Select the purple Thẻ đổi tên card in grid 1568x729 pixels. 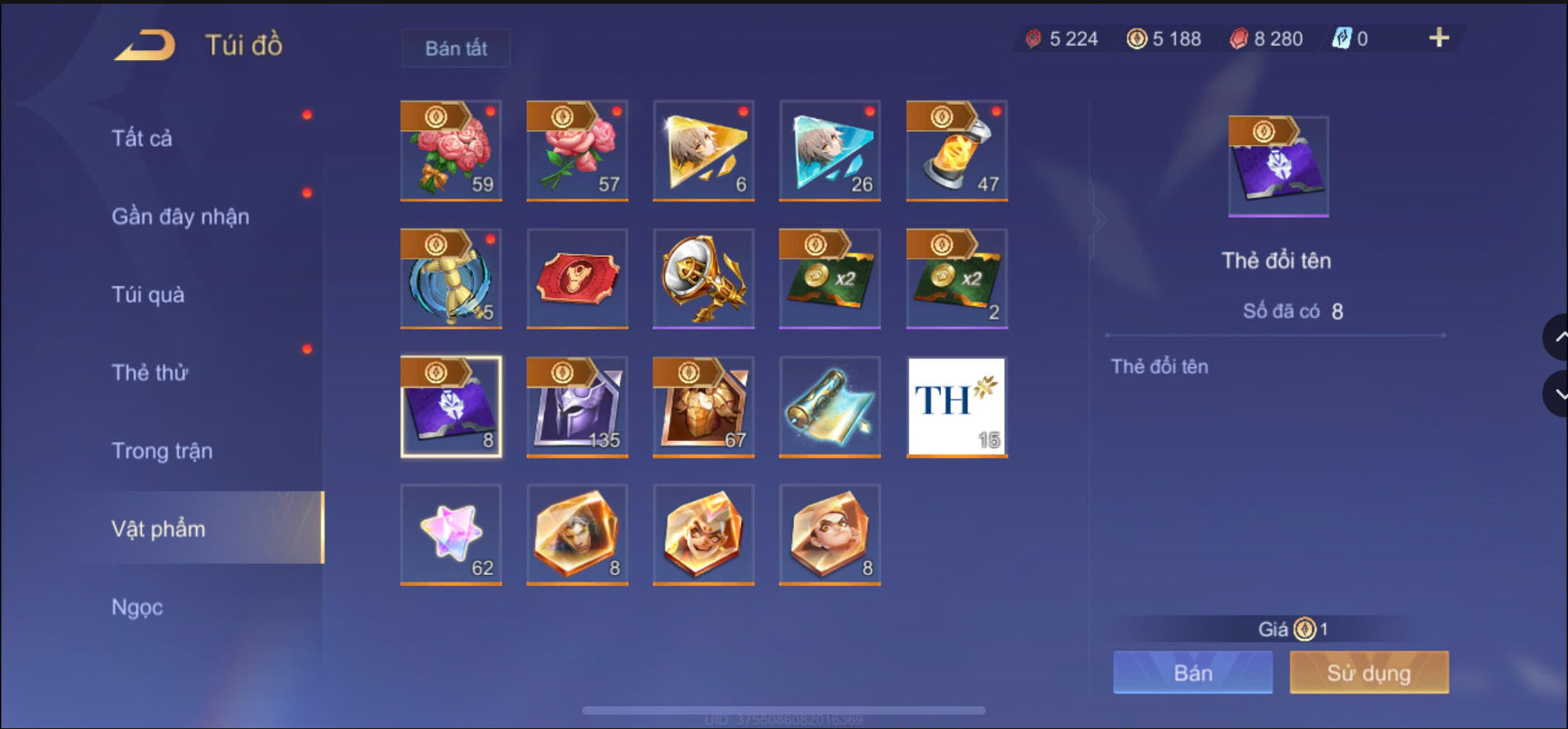click(451, 406)
